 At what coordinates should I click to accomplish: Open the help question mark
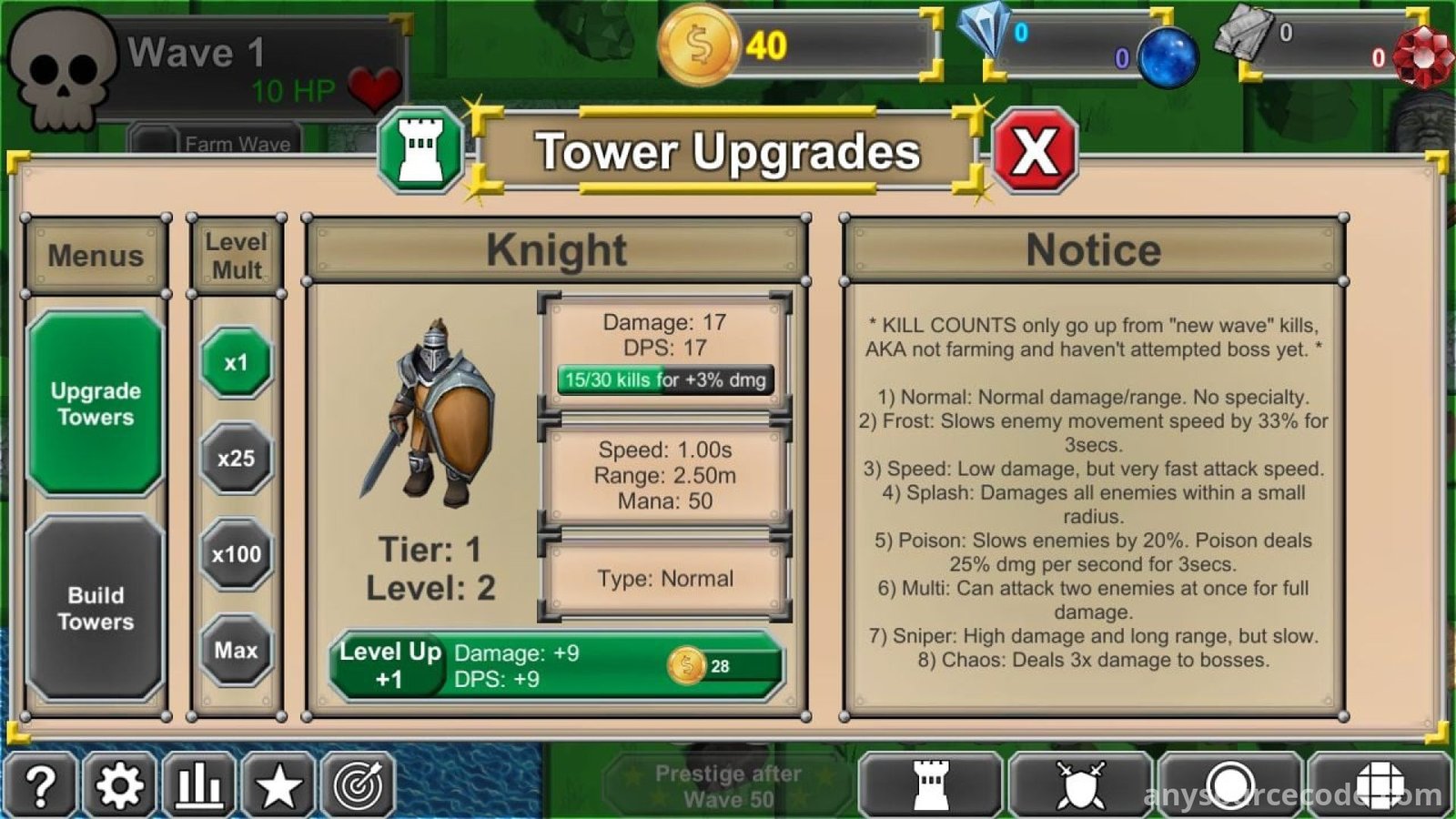[x=41, y=784]
